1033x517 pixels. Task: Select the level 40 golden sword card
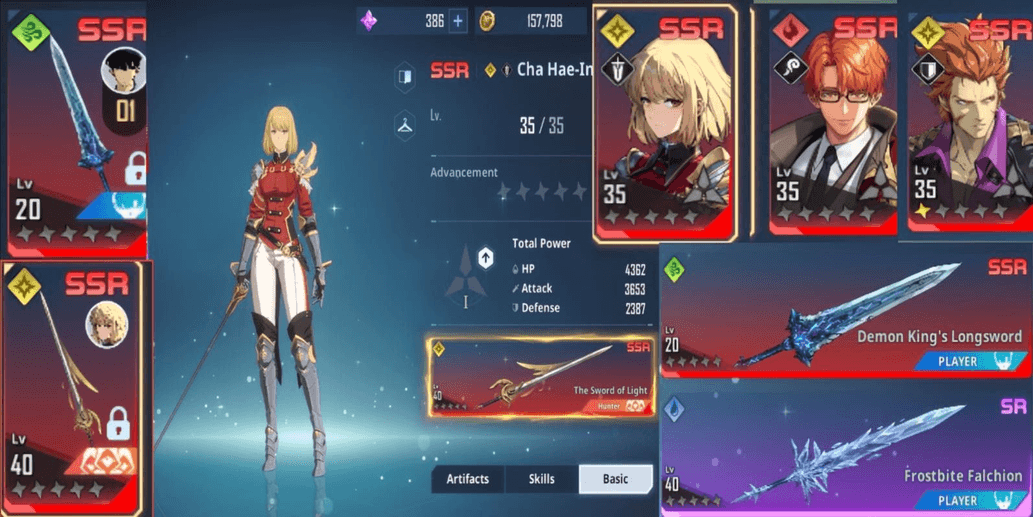coord(75,388)
